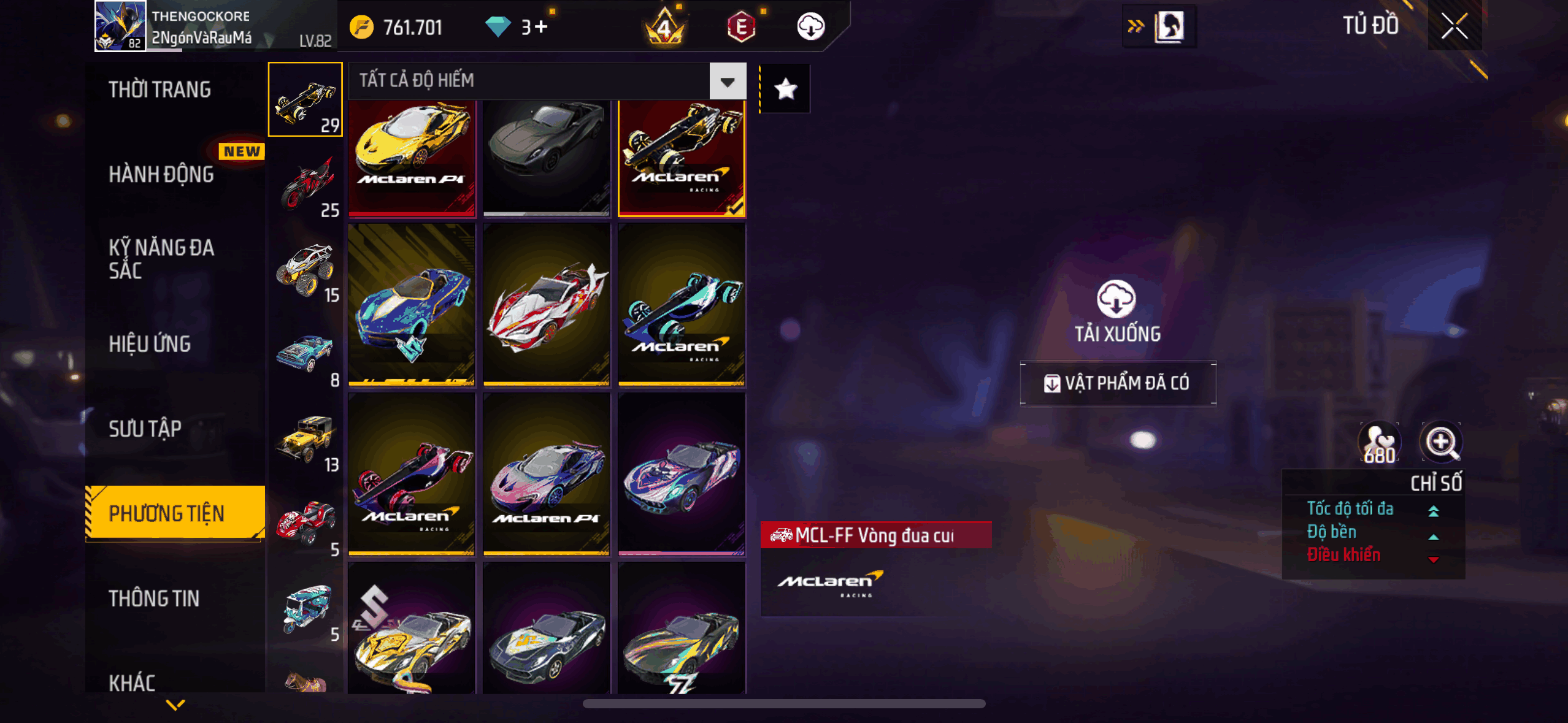Open the player profile avatar
Image resolution: width=1568 pixels, height=723 pixels.
click(x=120, y=26)
